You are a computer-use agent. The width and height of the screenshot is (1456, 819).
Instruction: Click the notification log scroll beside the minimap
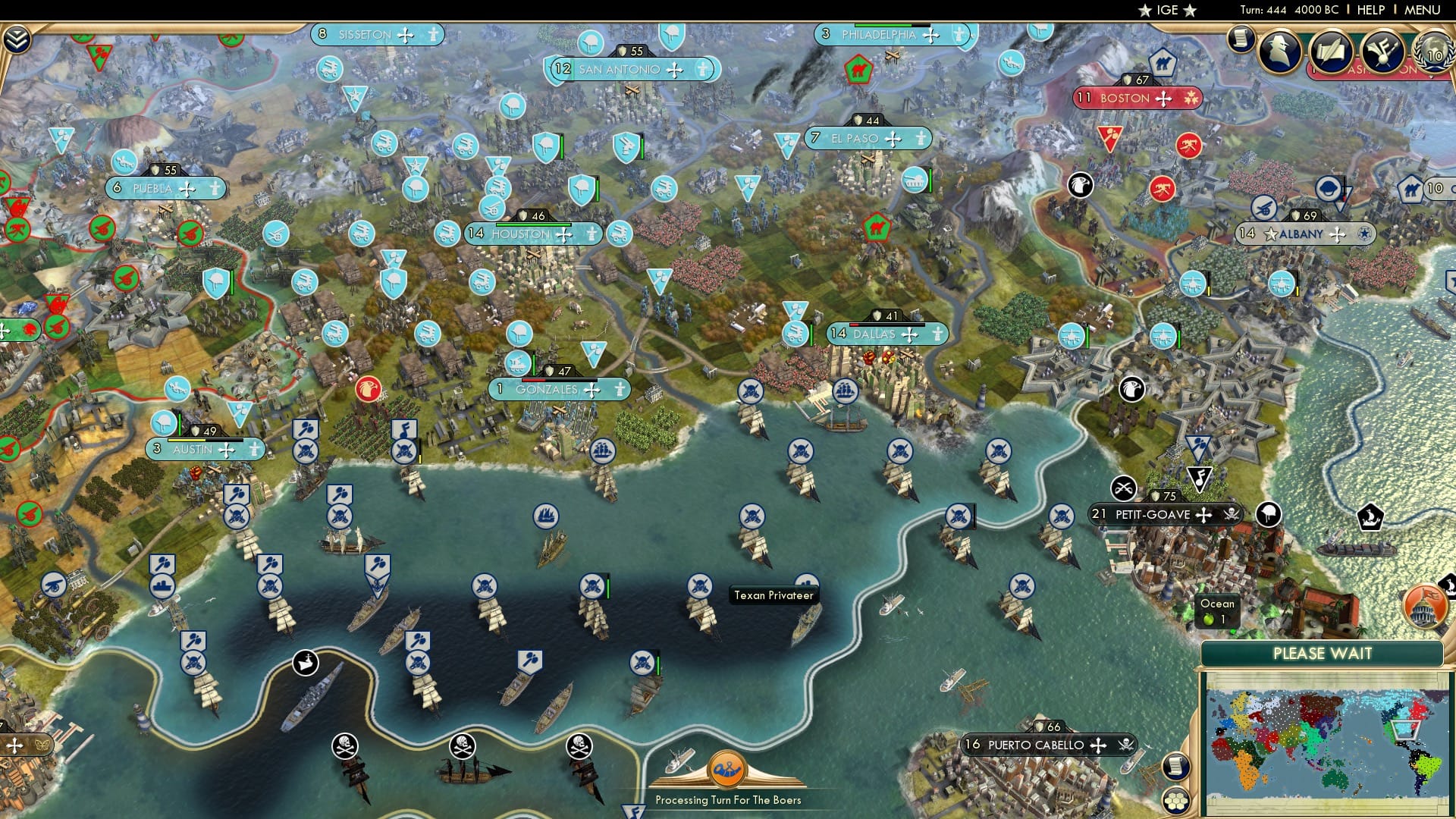1175,764
